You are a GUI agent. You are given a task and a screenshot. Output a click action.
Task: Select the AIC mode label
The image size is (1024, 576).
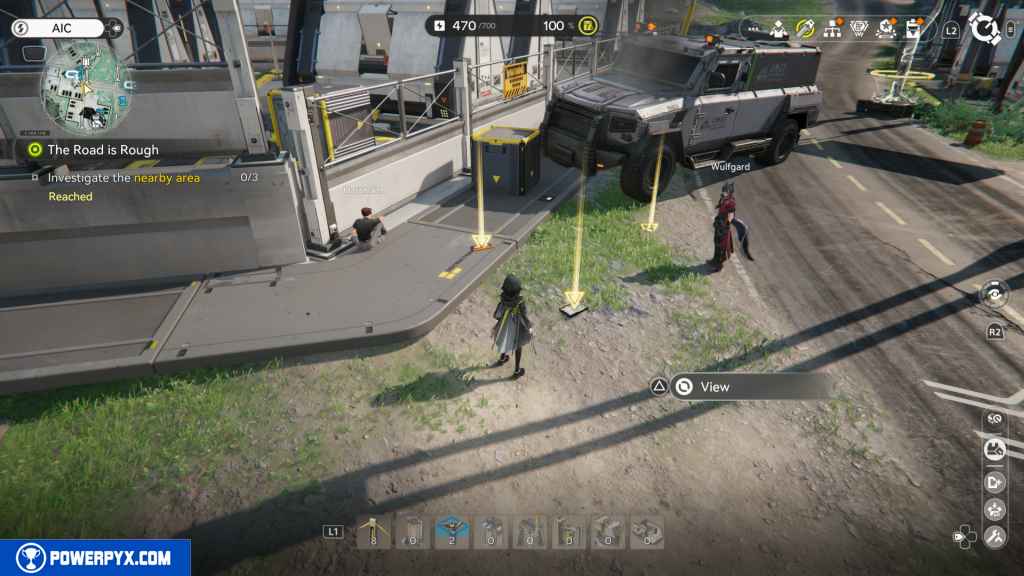coord(58,28)
